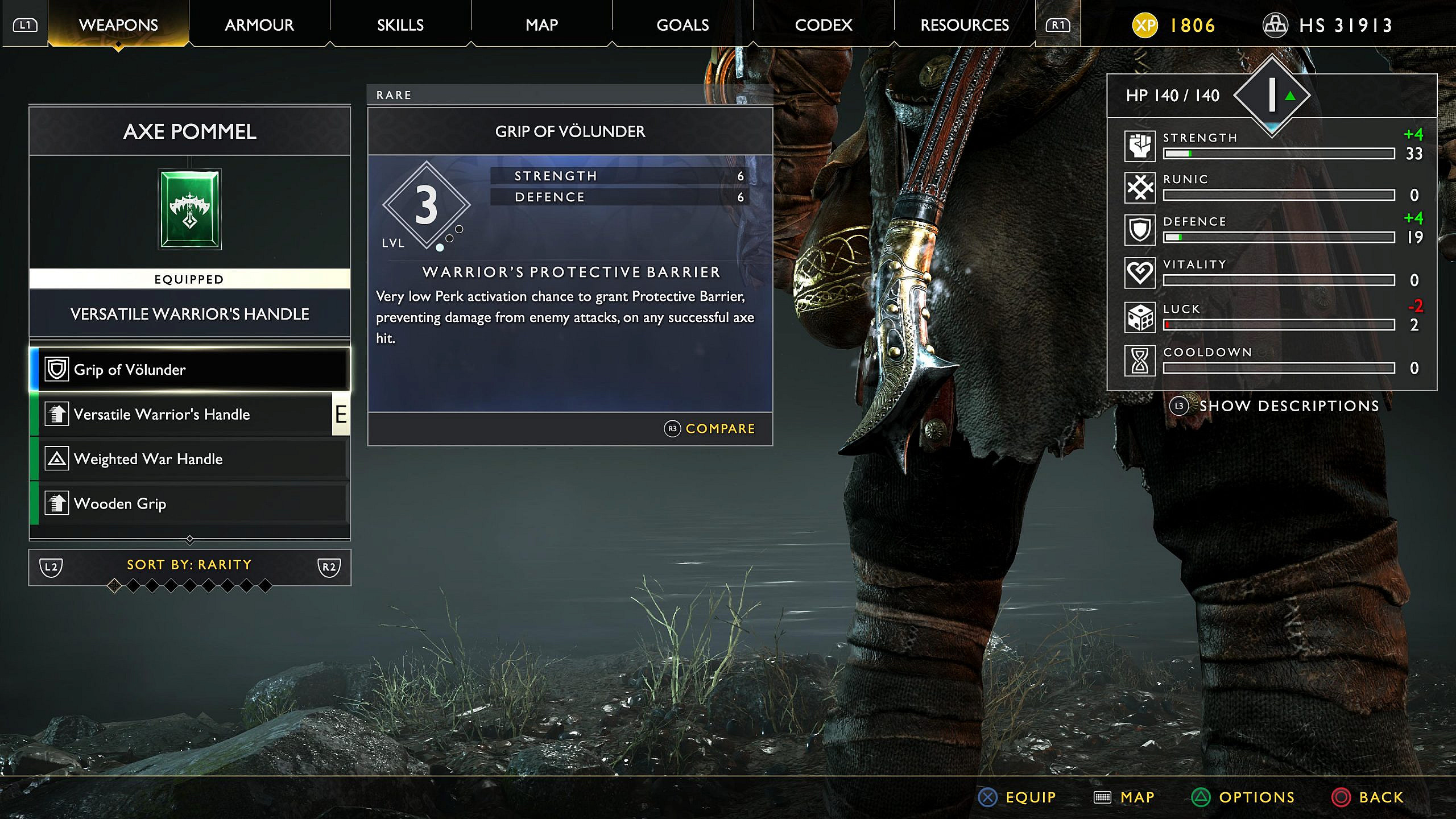Click the Defence shield stat icon
This screenshot has width=1456, height=819.
1140,229
